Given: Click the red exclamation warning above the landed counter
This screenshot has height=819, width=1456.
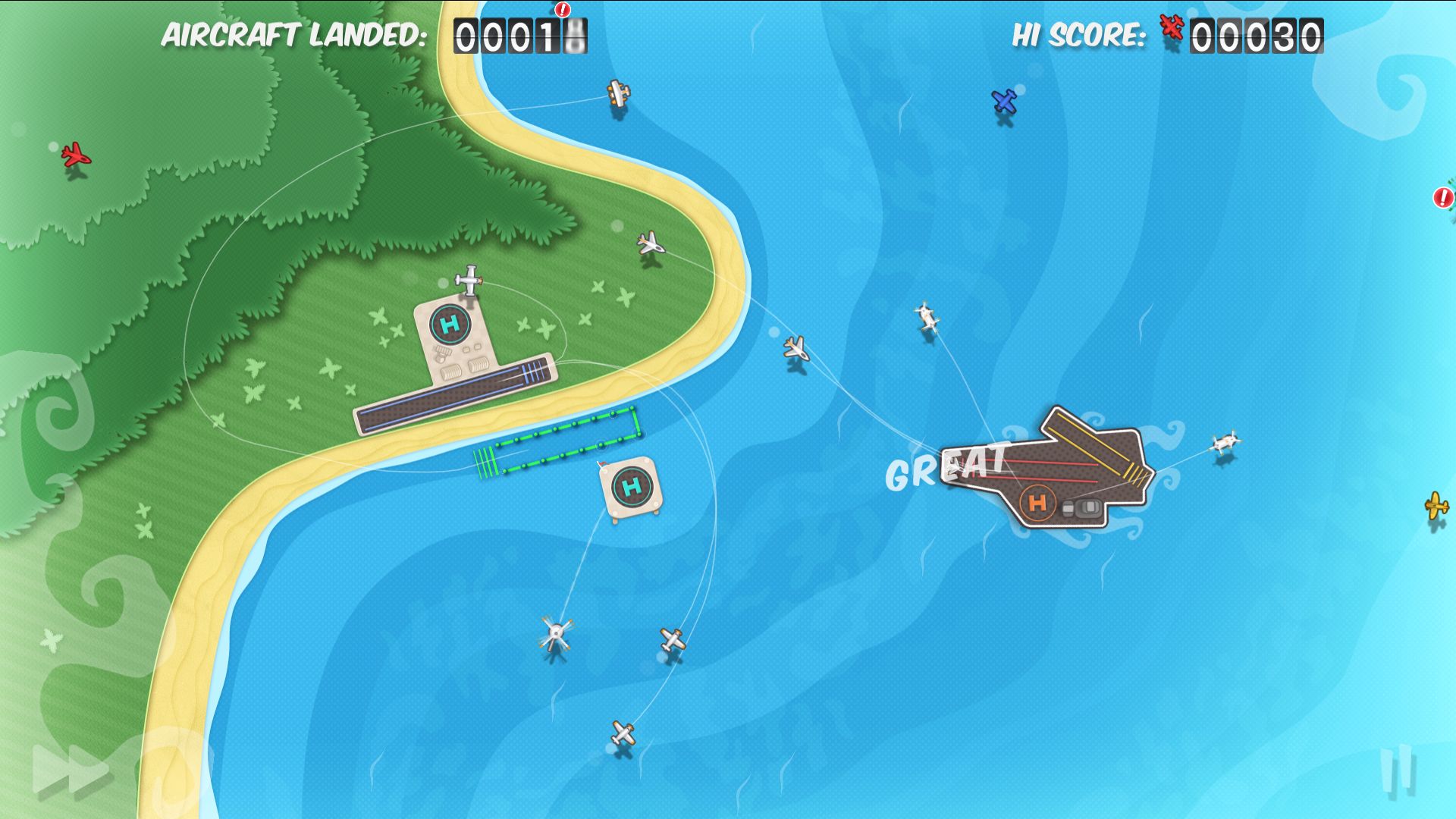Looking at the screenshot, I should (x=562, y=11).
